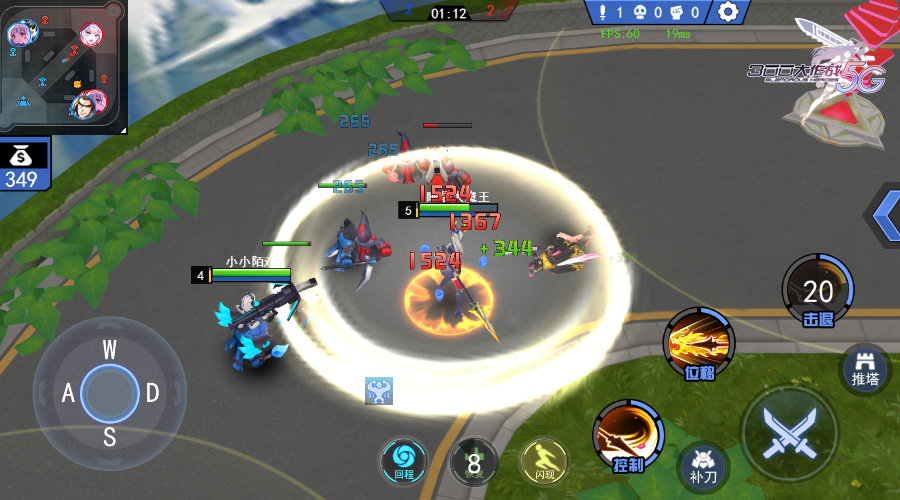The image size is (900, 500).
Task: Trigger the 击退 knockback ability
Action: tap(817, 290)
